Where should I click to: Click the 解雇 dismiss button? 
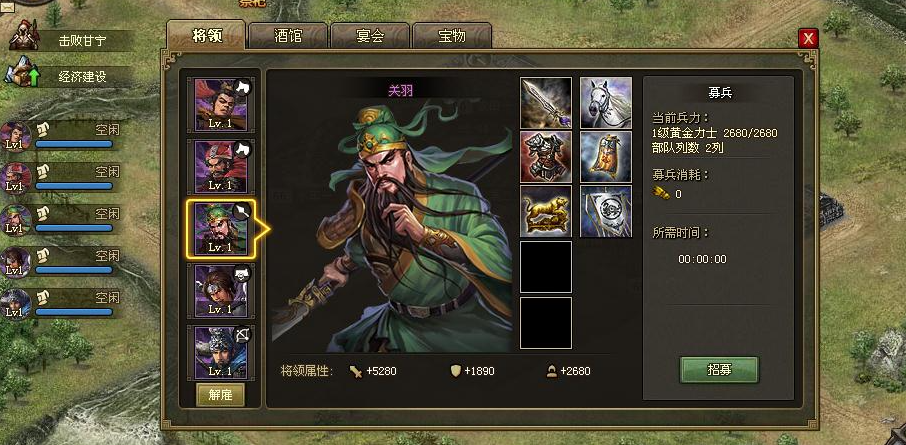click(x=220, y=394)
